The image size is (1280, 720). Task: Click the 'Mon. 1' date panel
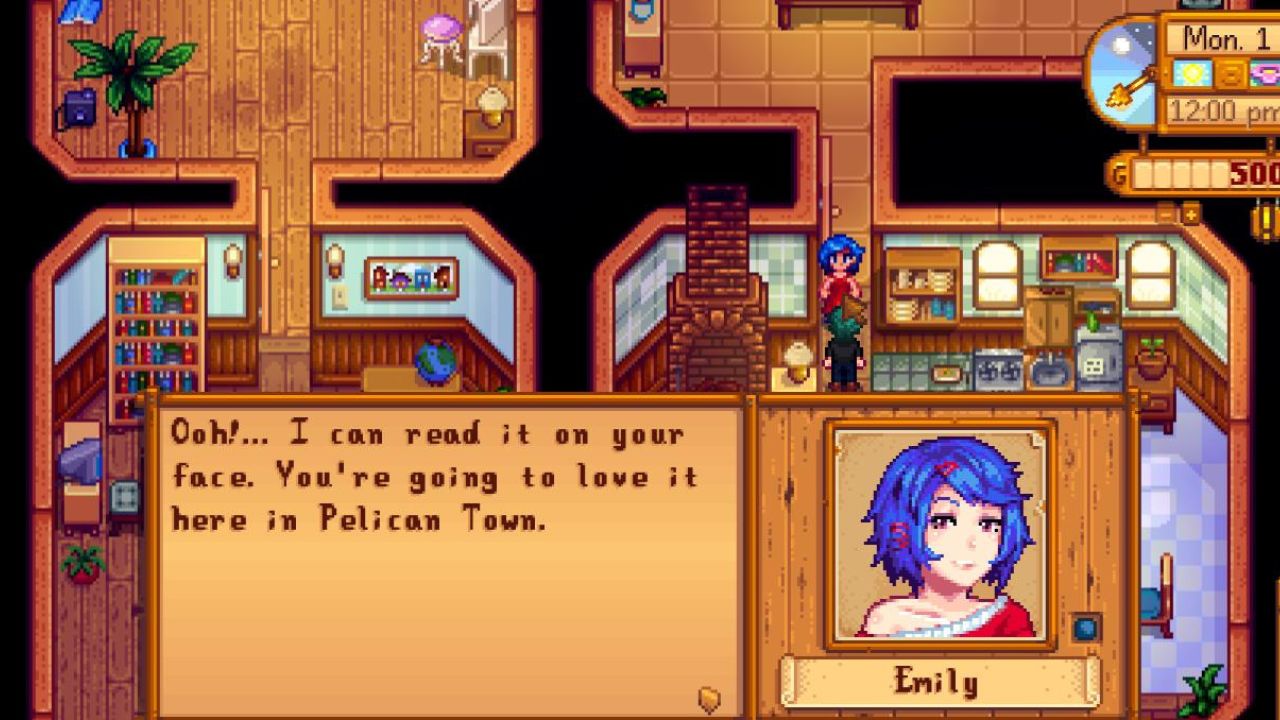pyautogui.click(x=1228, y=35)
